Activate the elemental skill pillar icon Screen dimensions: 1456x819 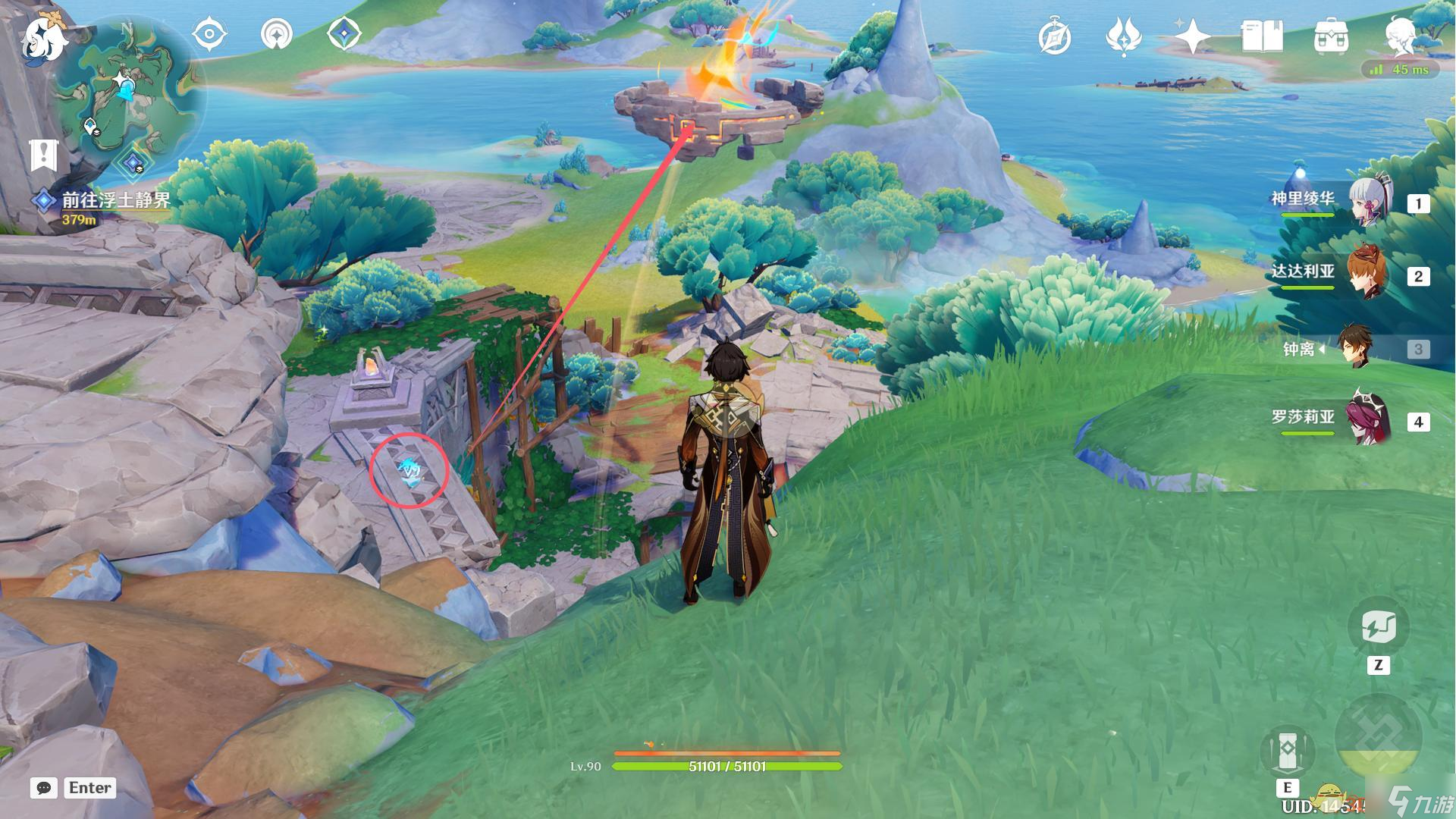click(1287, 752)
